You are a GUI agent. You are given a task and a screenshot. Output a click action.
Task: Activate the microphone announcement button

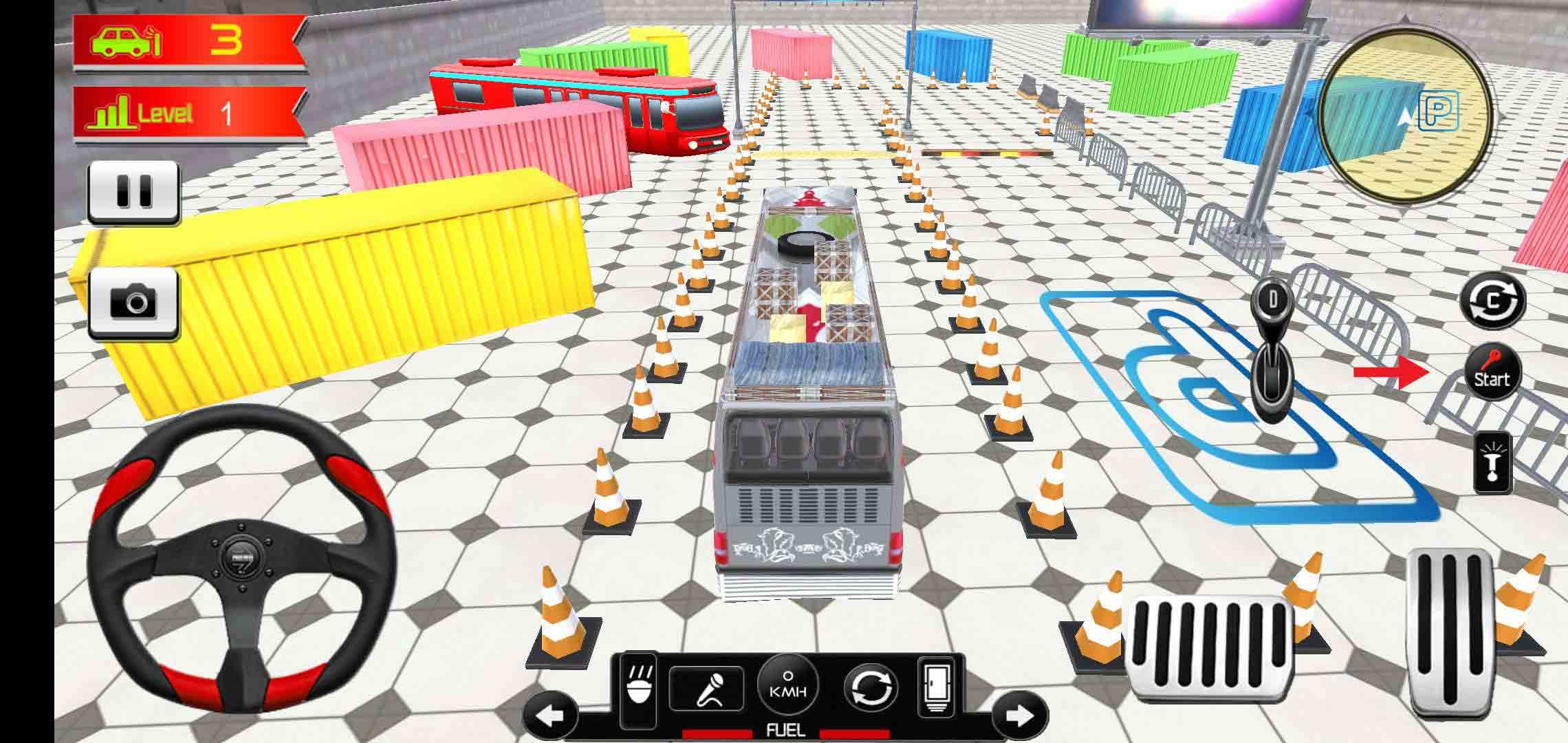point(706,689)
